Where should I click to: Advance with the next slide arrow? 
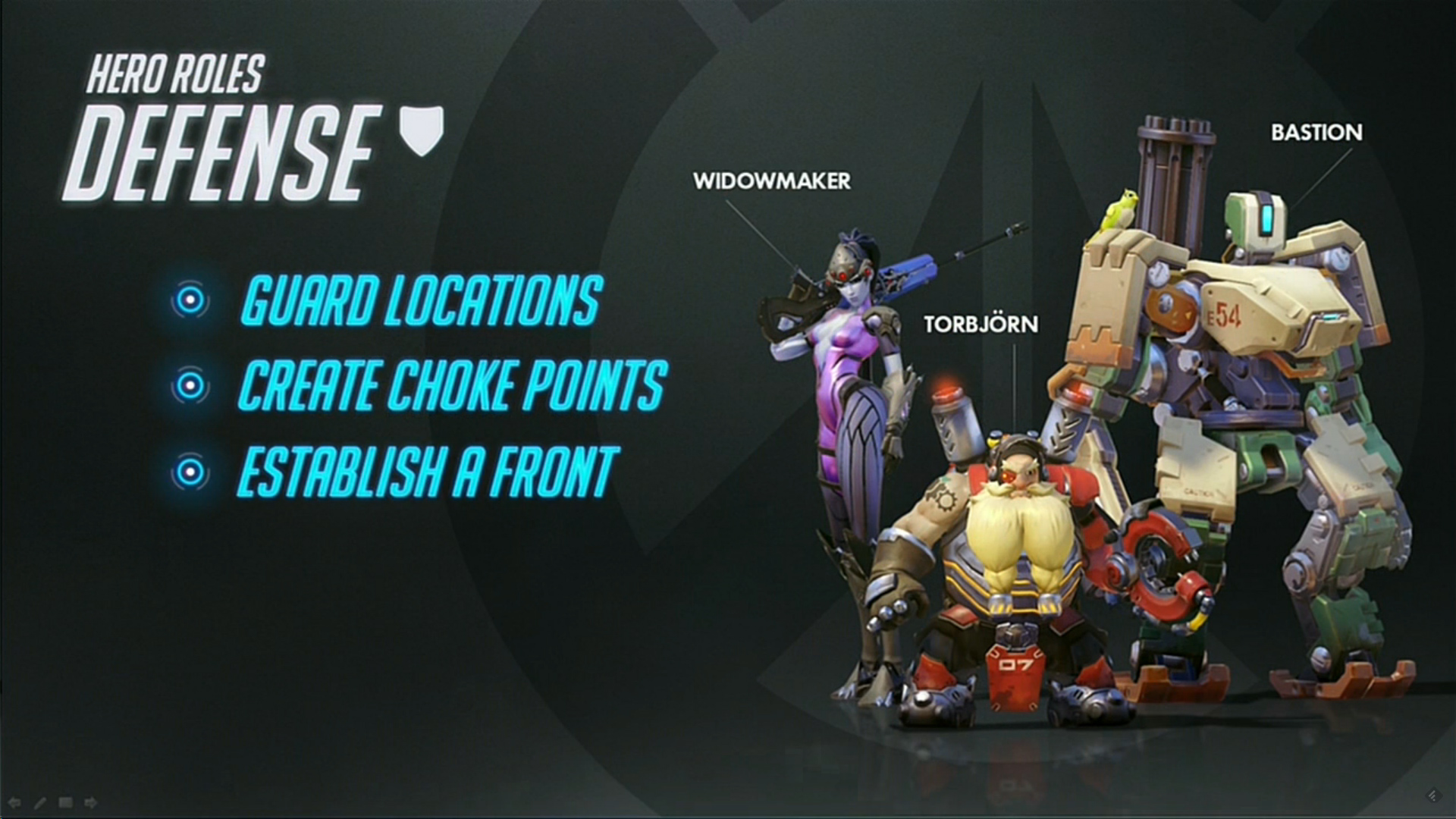pos(90,802)
